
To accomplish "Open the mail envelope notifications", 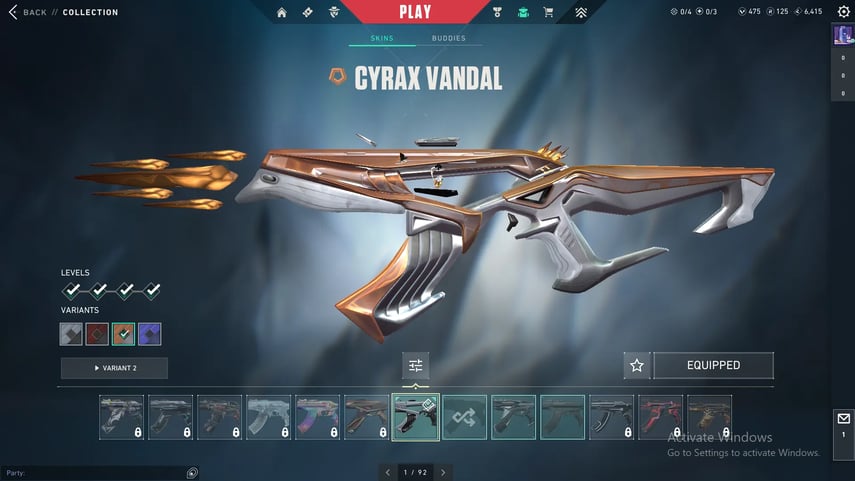I will point(843,419).
